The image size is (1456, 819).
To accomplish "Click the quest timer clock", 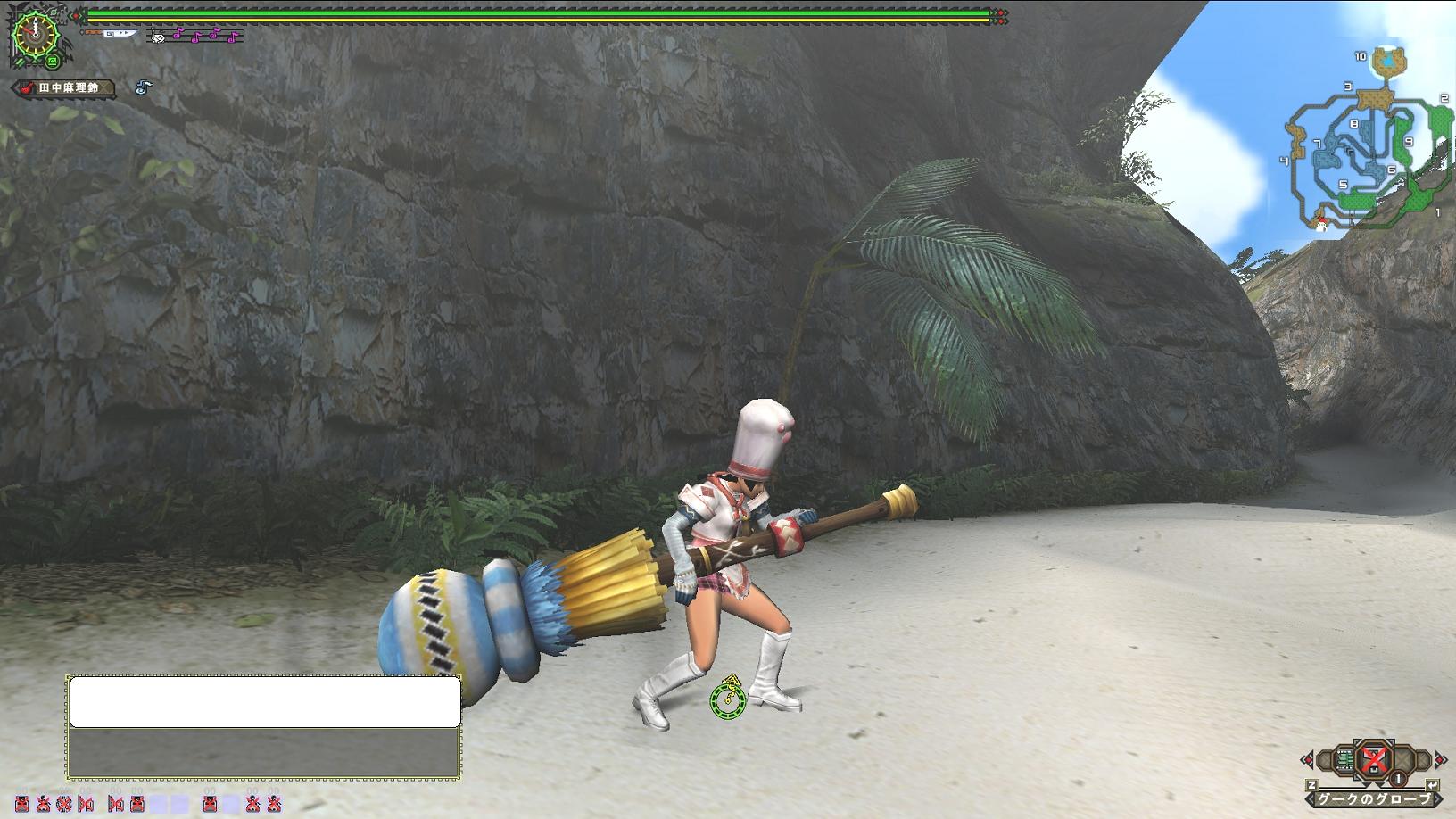I will pyautogui.click(x=34, y=33).
